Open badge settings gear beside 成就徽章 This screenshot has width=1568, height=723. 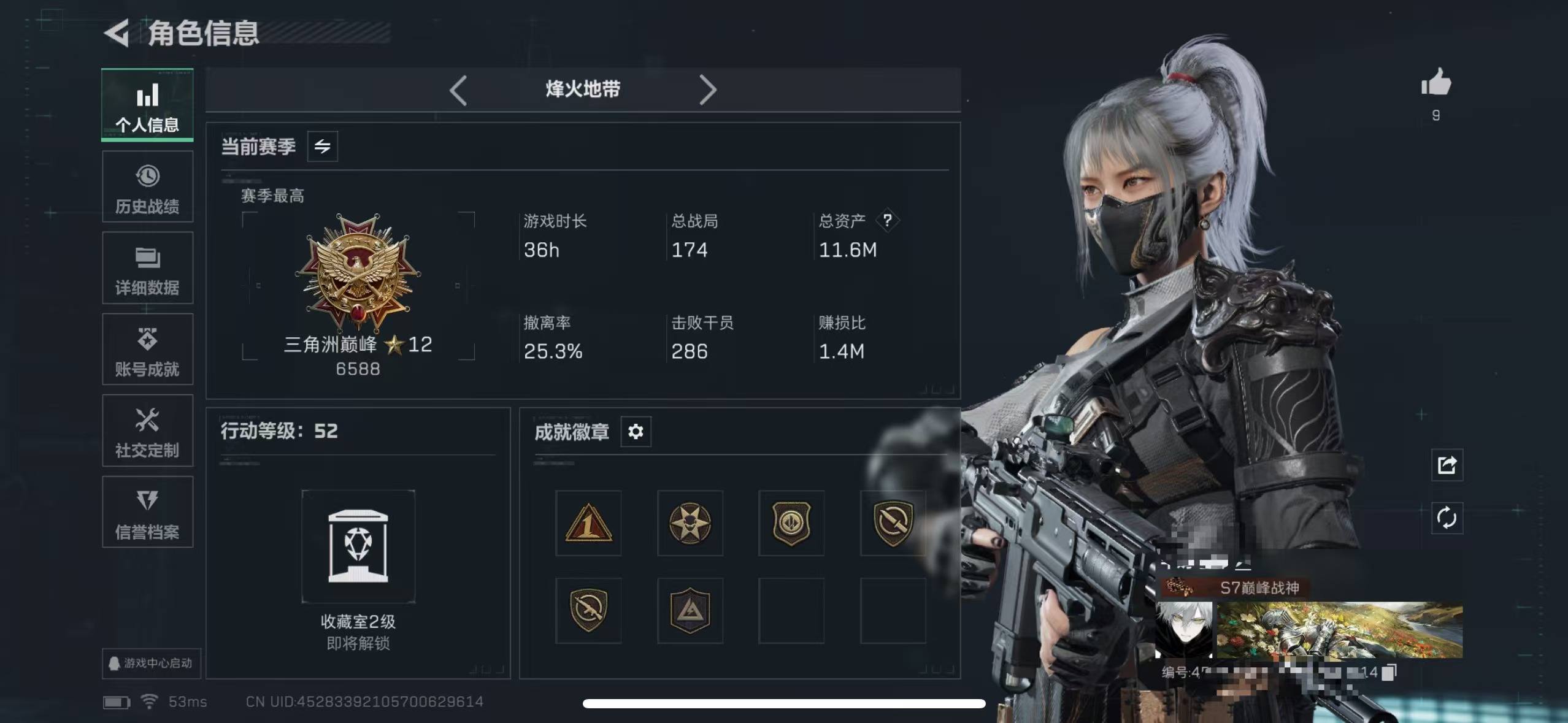point(636,432)
